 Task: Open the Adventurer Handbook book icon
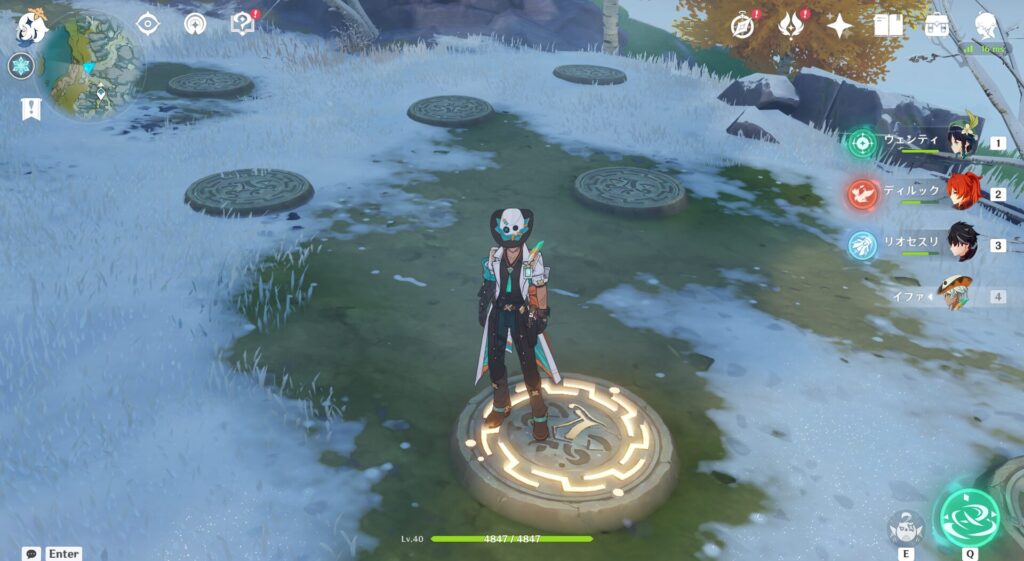888,25
